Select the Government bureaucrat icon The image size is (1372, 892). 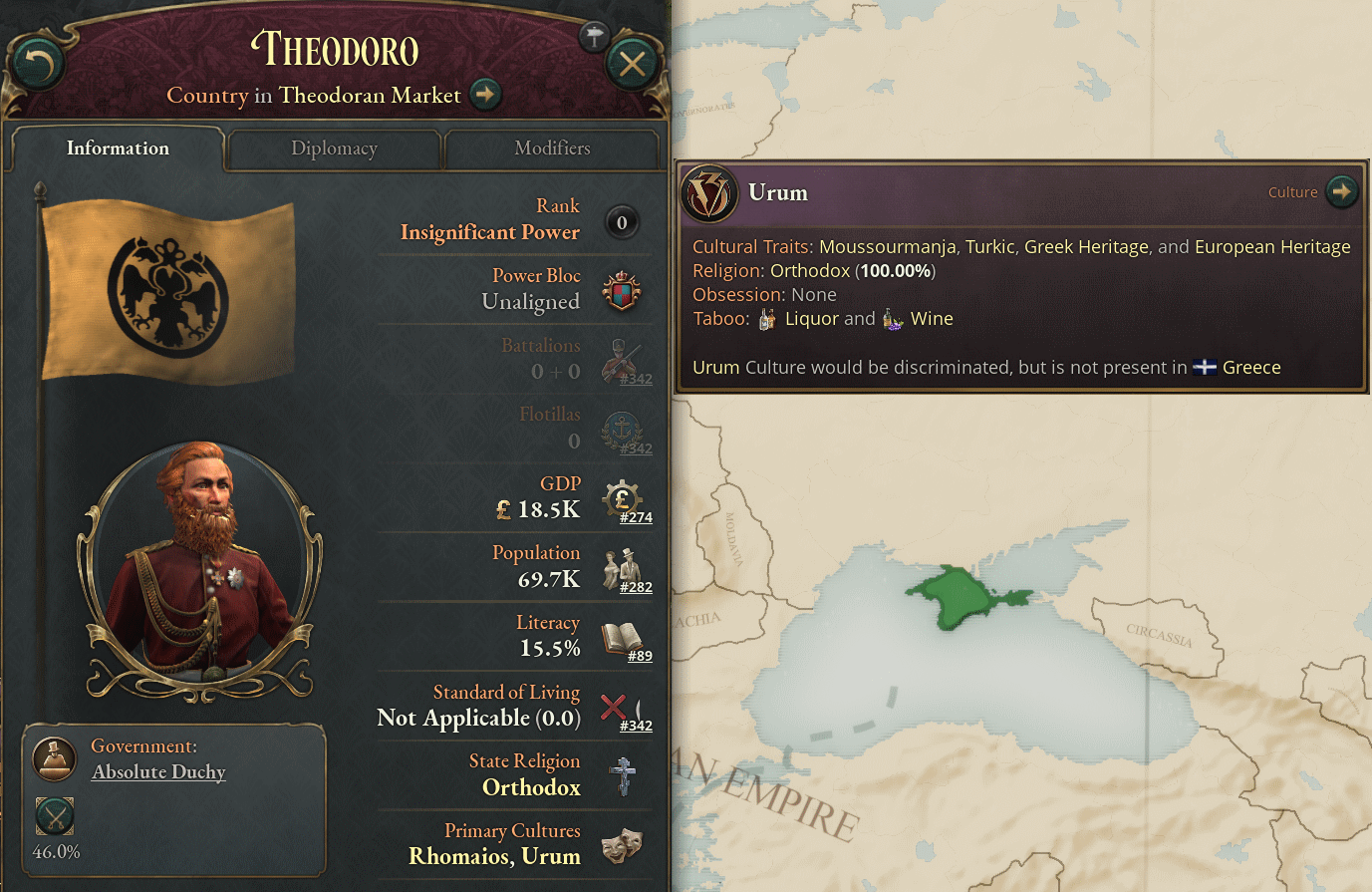tap(54, 758)
